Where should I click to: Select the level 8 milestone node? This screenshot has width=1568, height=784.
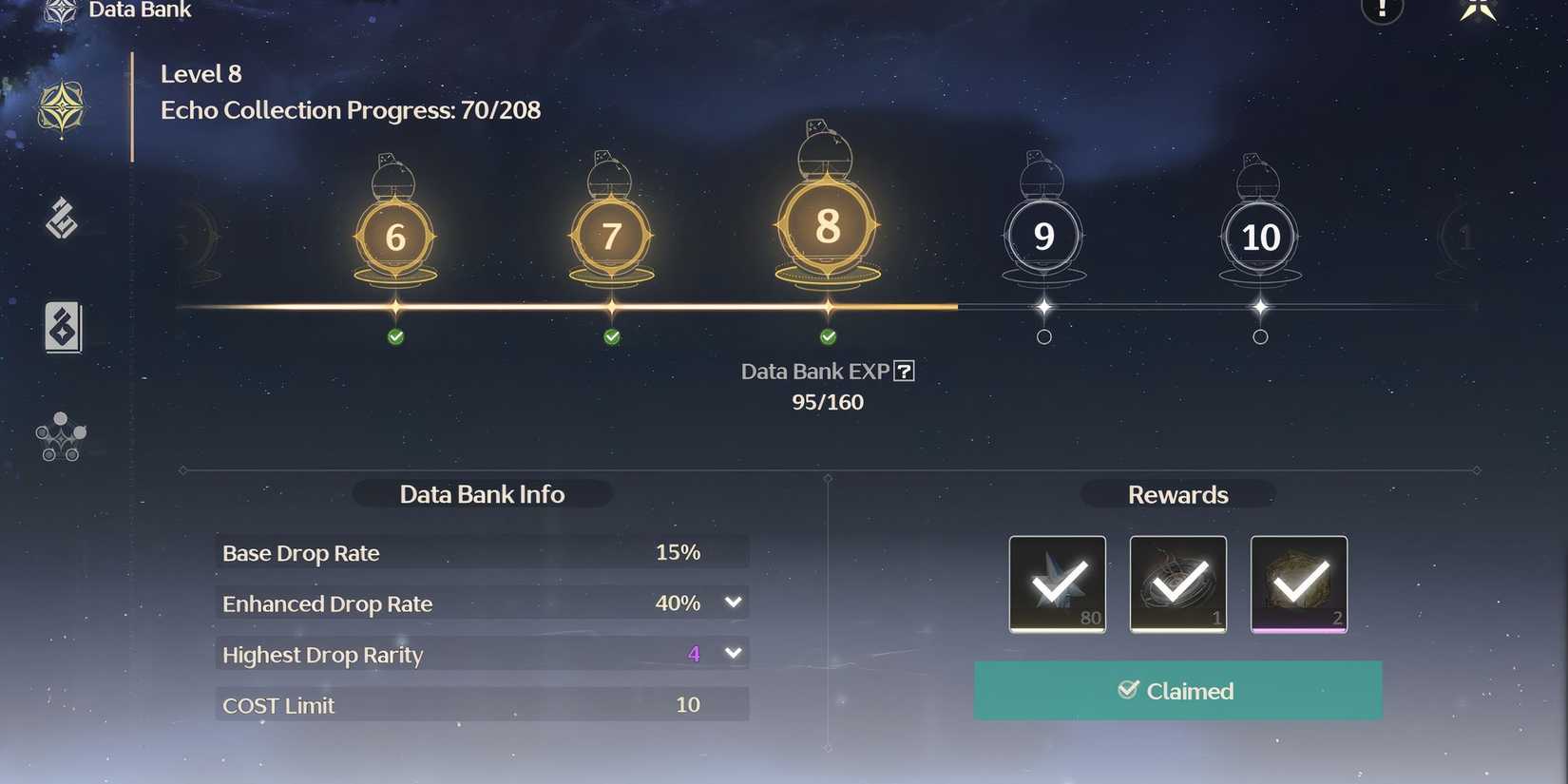click(x=827, y=226)
